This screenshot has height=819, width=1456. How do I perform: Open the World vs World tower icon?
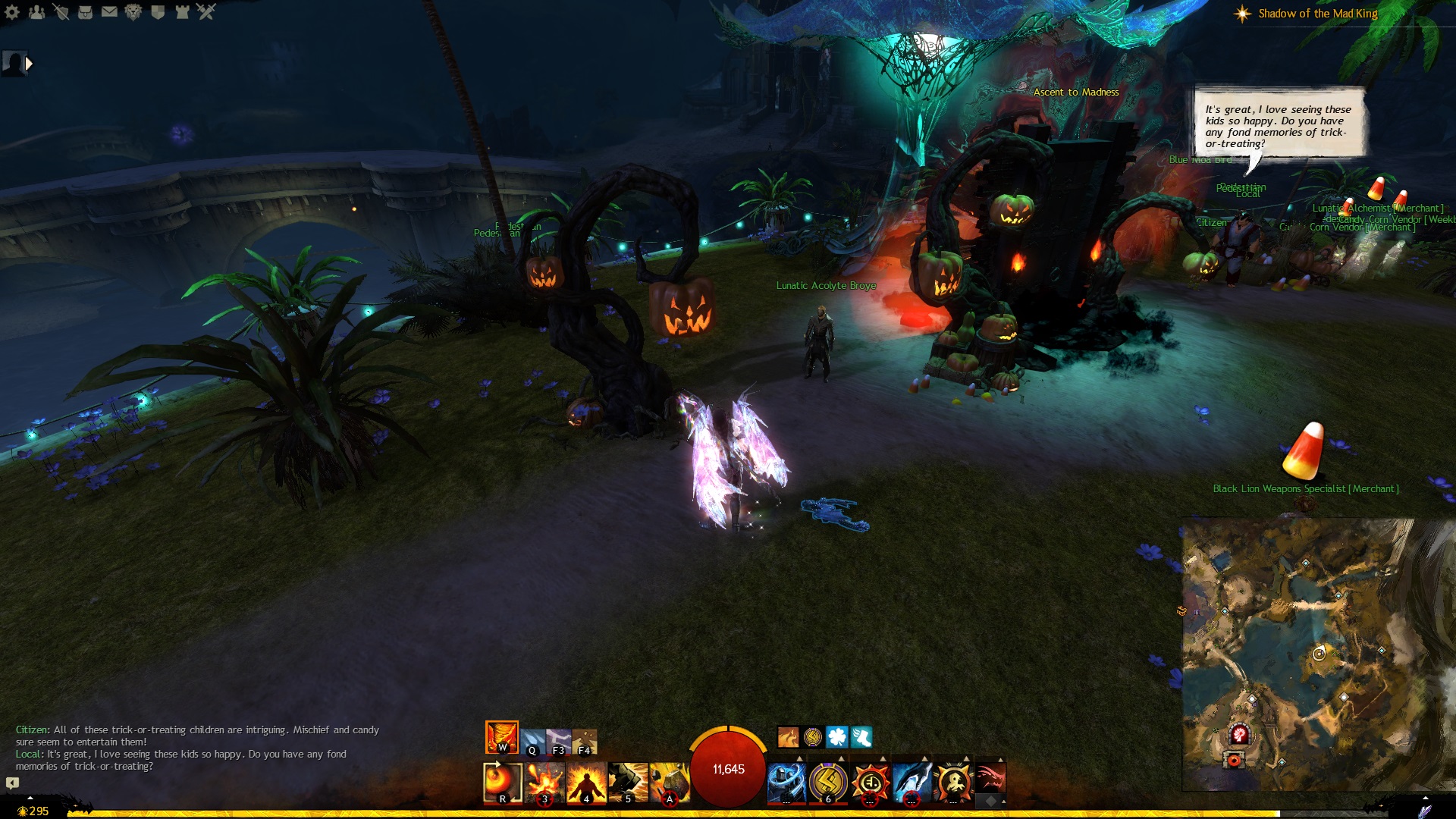[x=182, y=12]
